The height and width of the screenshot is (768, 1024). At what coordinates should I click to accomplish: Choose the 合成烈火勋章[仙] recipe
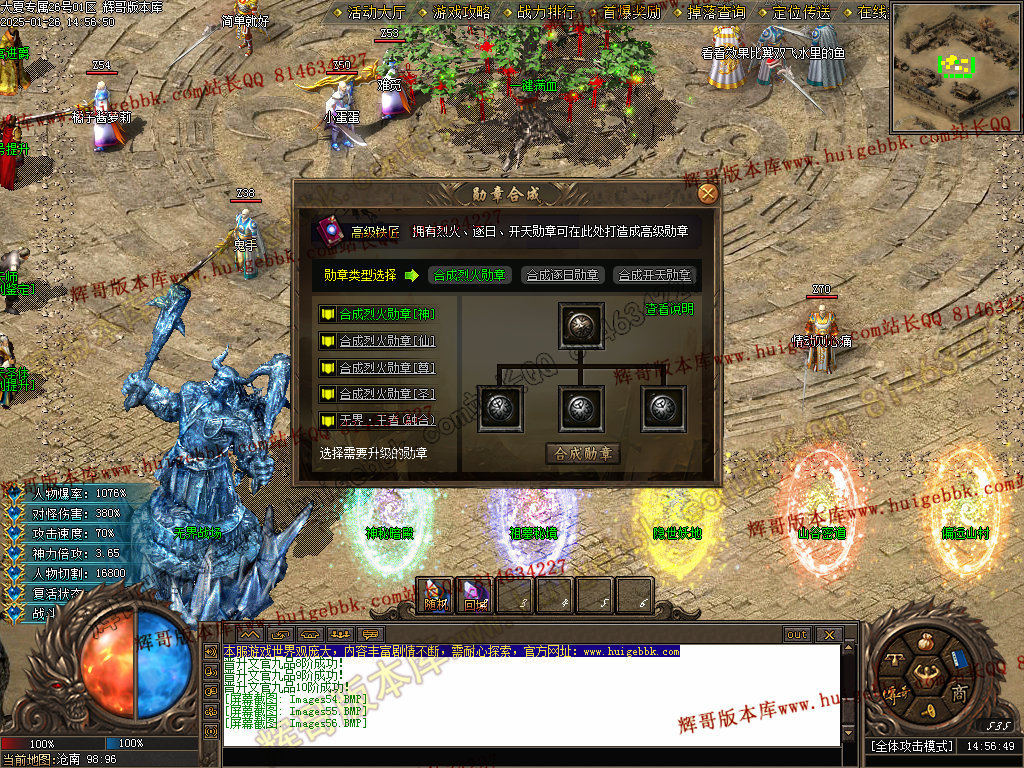(386, 341)
